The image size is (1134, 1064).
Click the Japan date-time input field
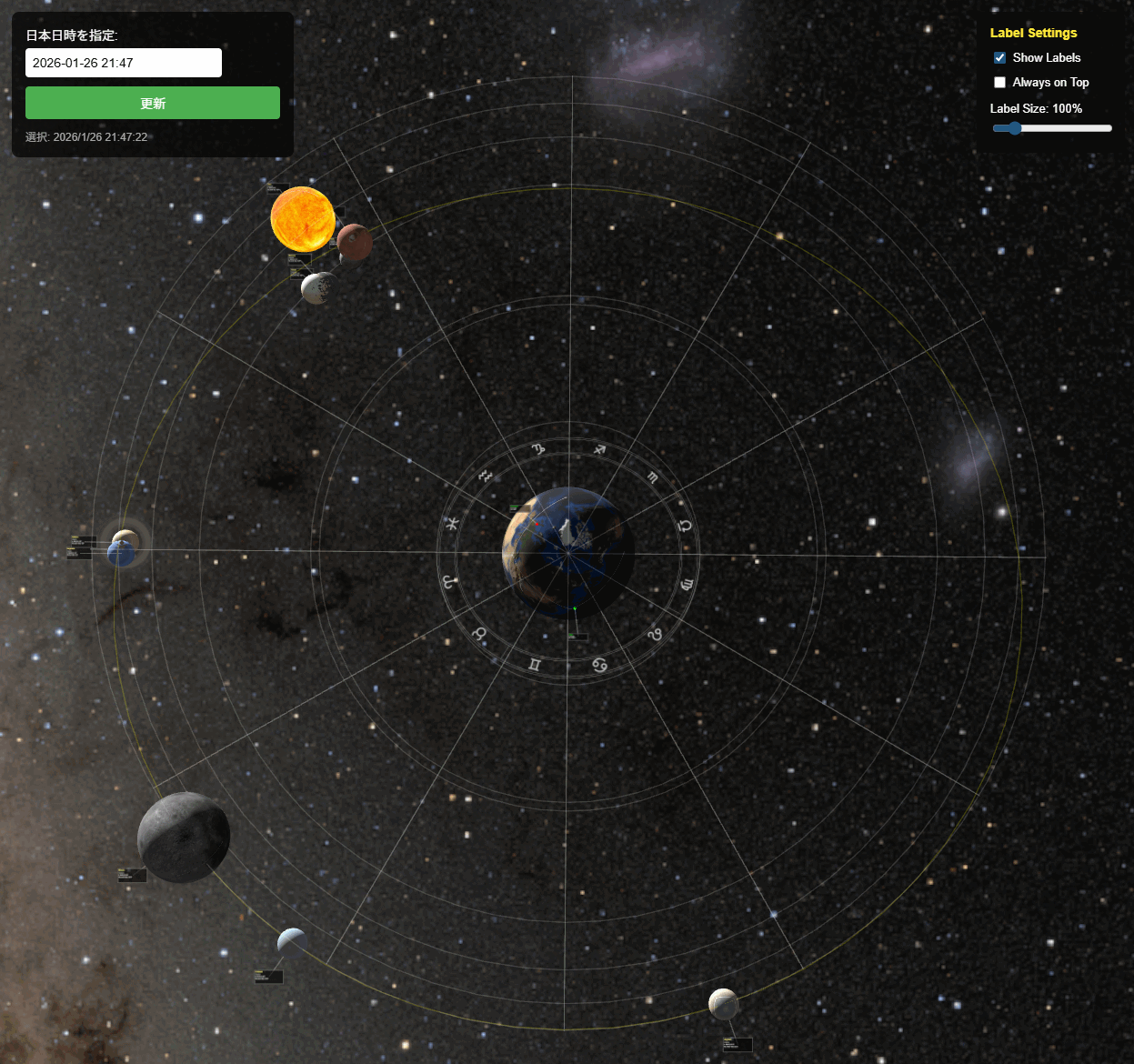pos(124,63)
